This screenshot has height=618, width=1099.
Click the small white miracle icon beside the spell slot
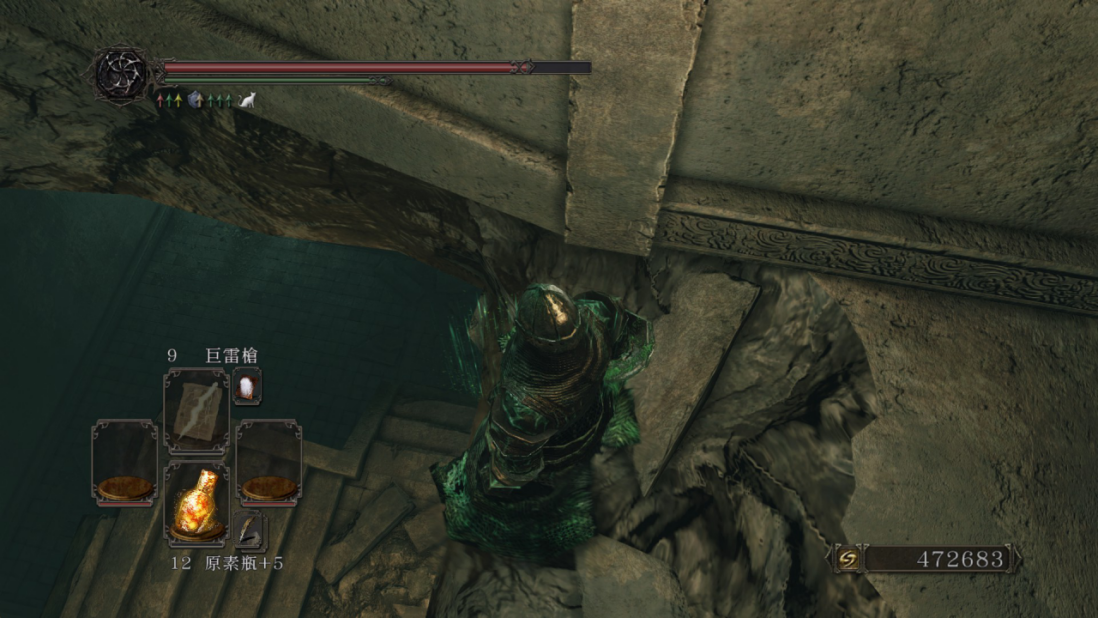(247, 385)
